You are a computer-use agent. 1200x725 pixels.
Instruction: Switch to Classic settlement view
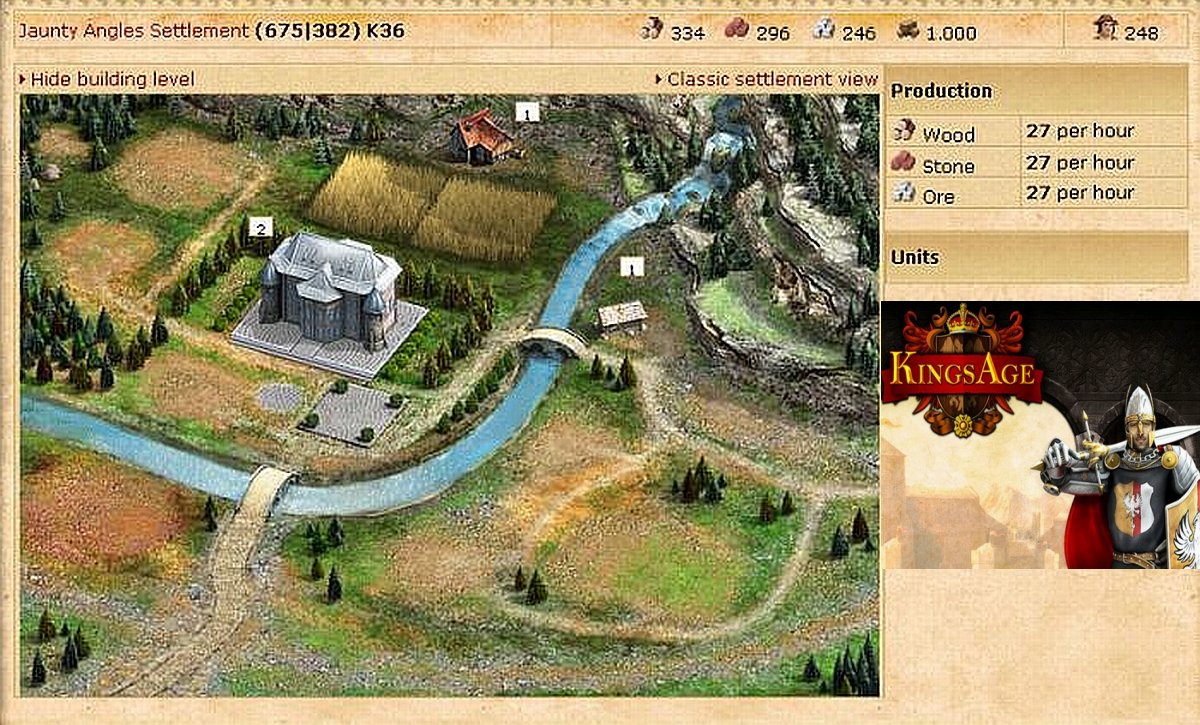(x=771, y=79)
